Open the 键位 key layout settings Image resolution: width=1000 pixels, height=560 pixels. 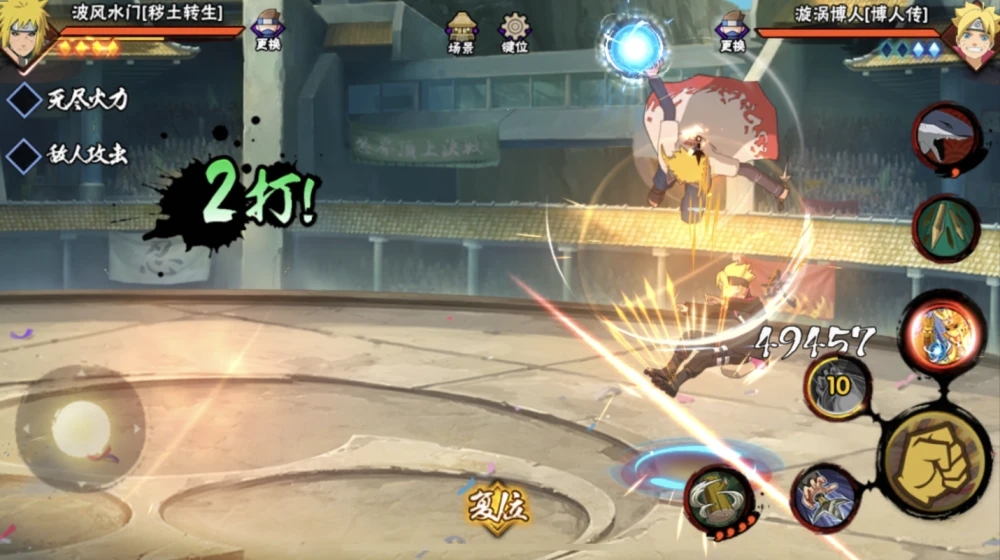coord(515,33)
